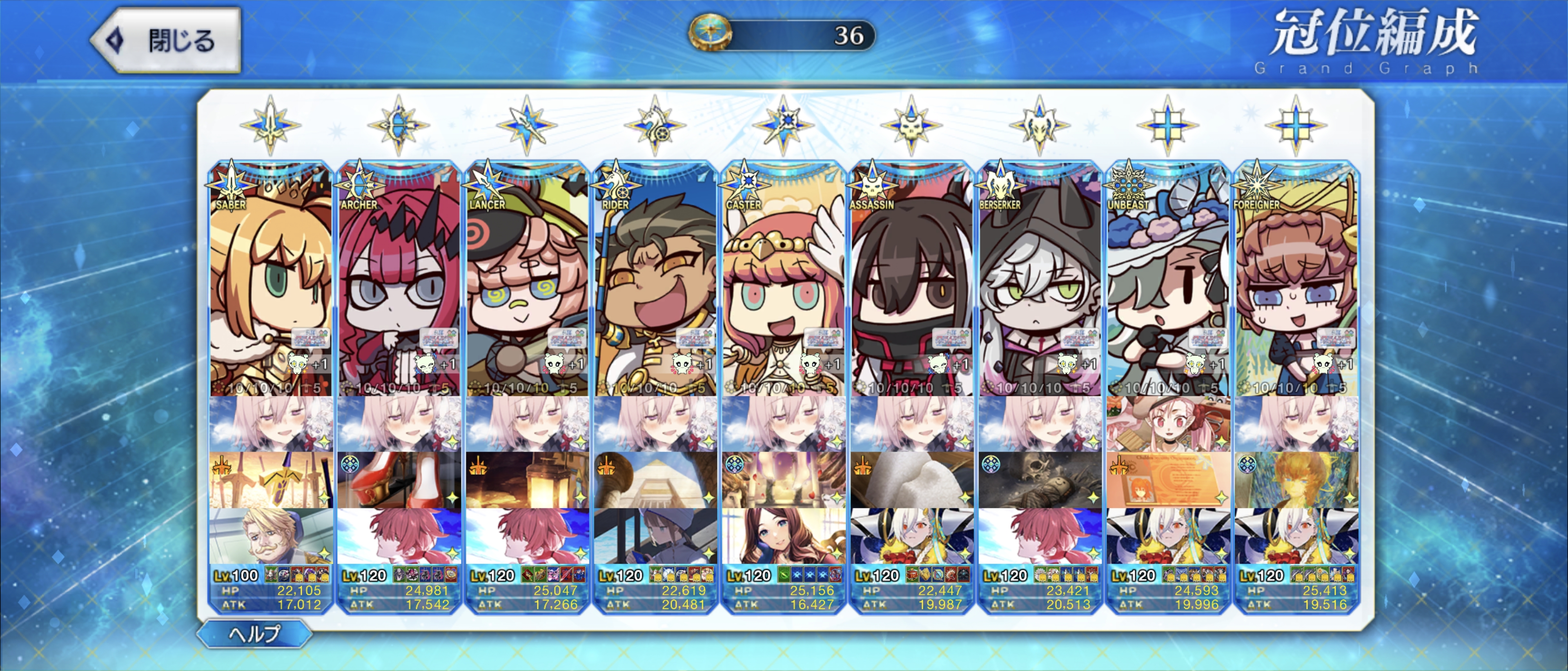Choose the brown-haired woman craft essence under Caster
The width and height of the screenshot is (1568, 671).
point(784,536)
